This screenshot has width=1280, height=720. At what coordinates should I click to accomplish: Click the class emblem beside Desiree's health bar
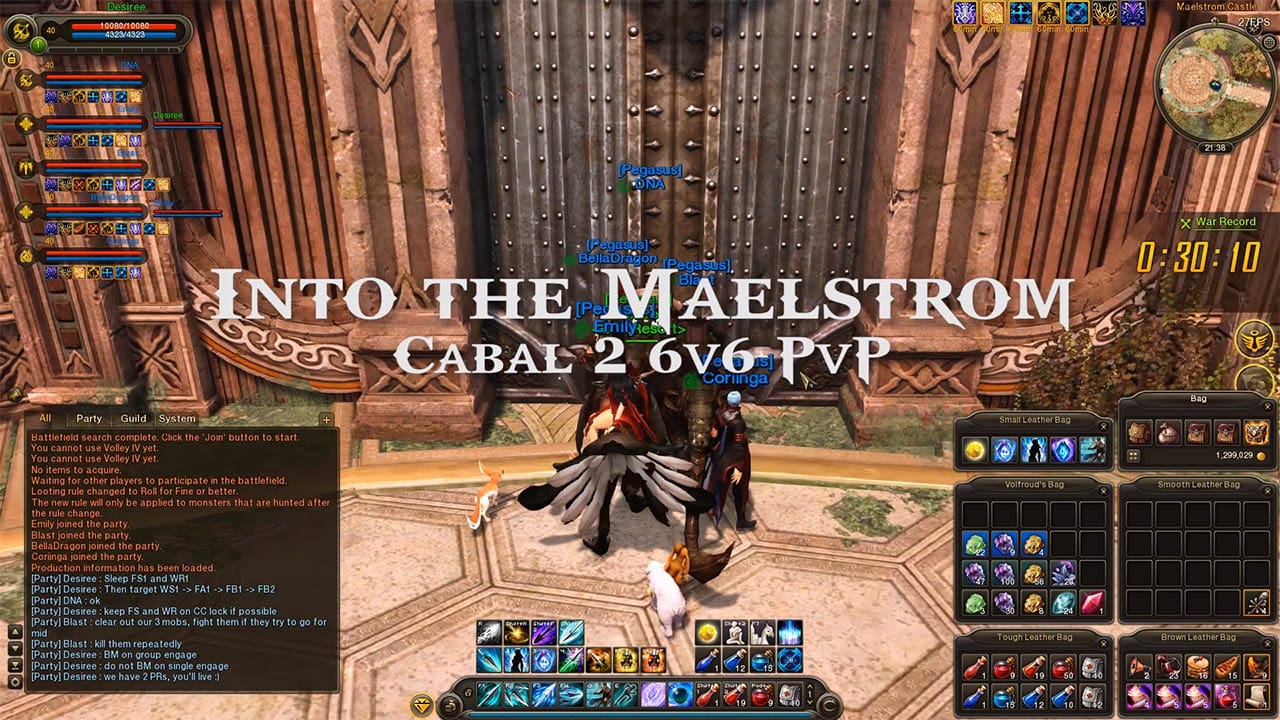22,31
